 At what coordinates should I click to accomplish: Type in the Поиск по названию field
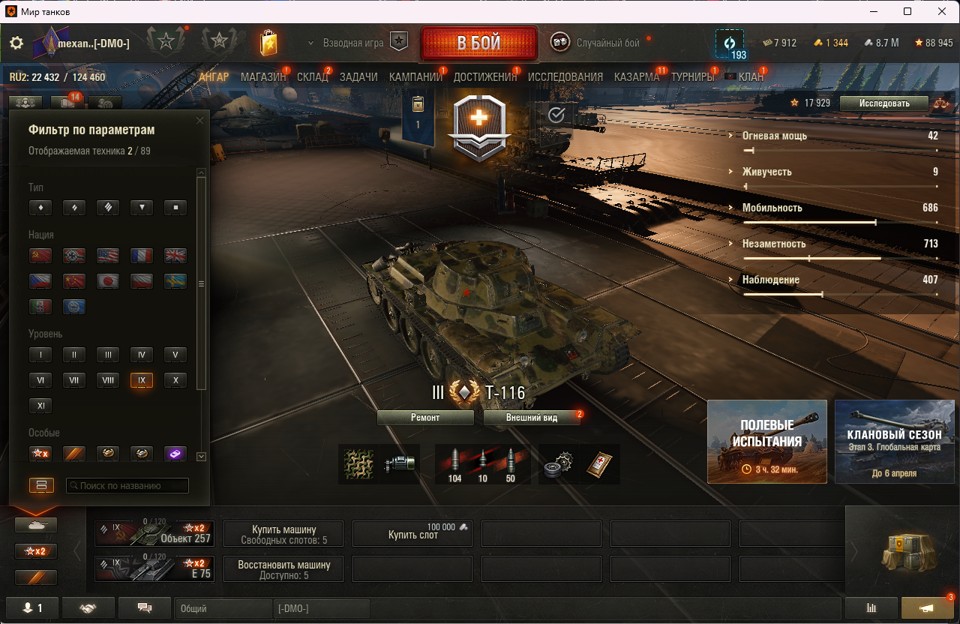[127, 486]
